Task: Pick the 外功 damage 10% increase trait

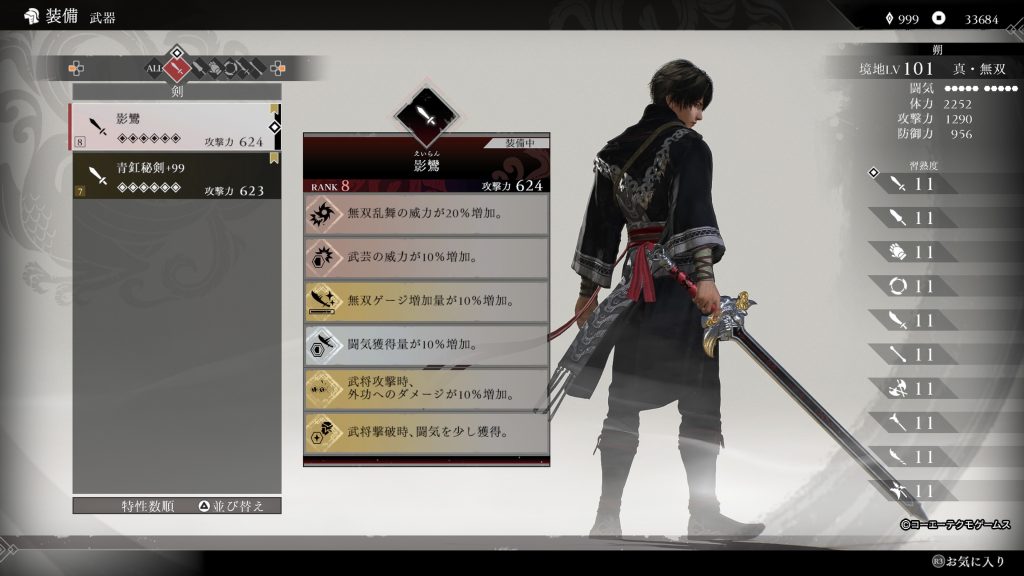Action: (426, 388)
